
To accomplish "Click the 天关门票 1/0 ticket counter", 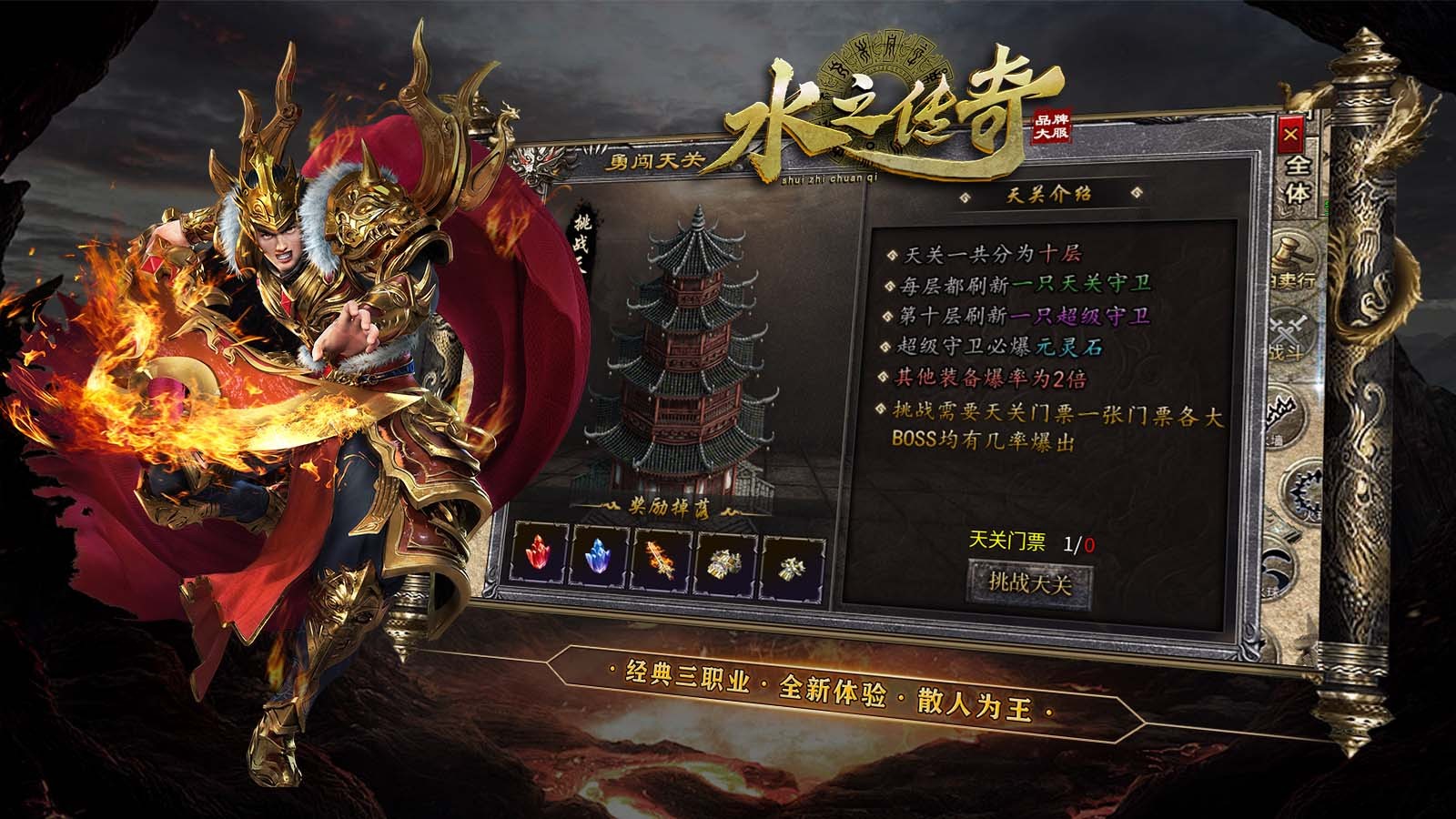I will 1033,541.
